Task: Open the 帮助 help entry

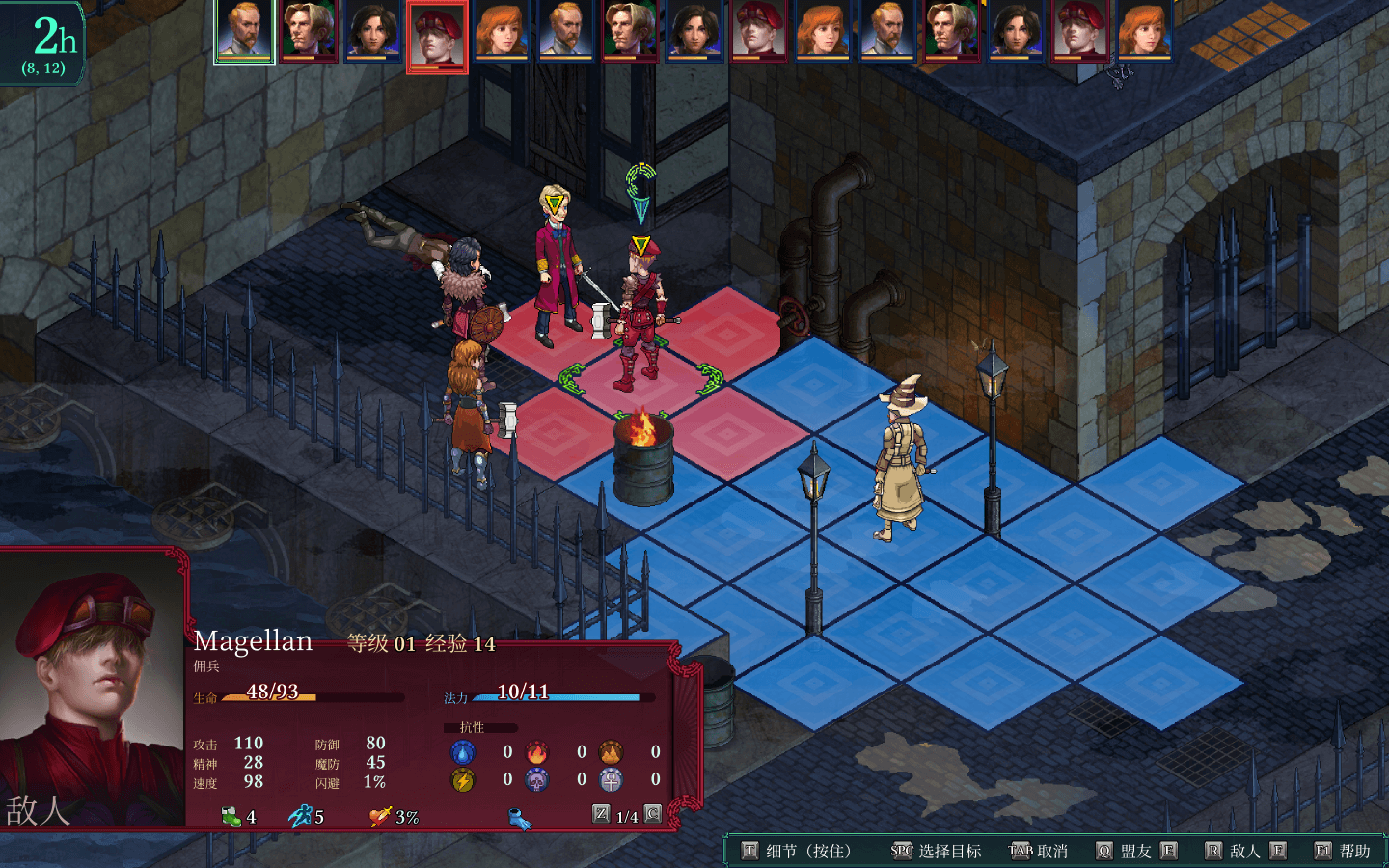Action: click(1344, 851)
